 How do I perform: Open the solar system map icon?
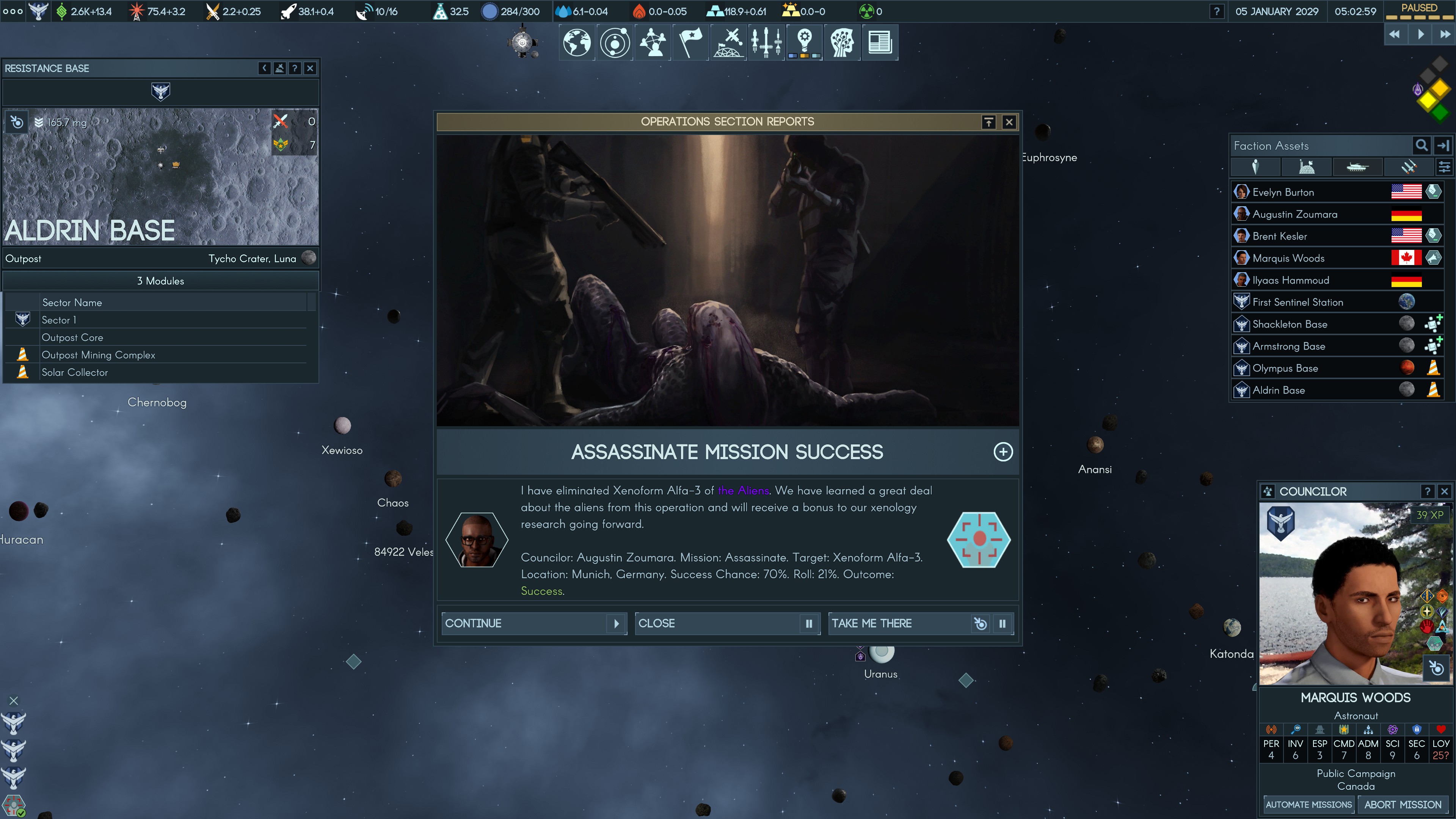[614, 42]
